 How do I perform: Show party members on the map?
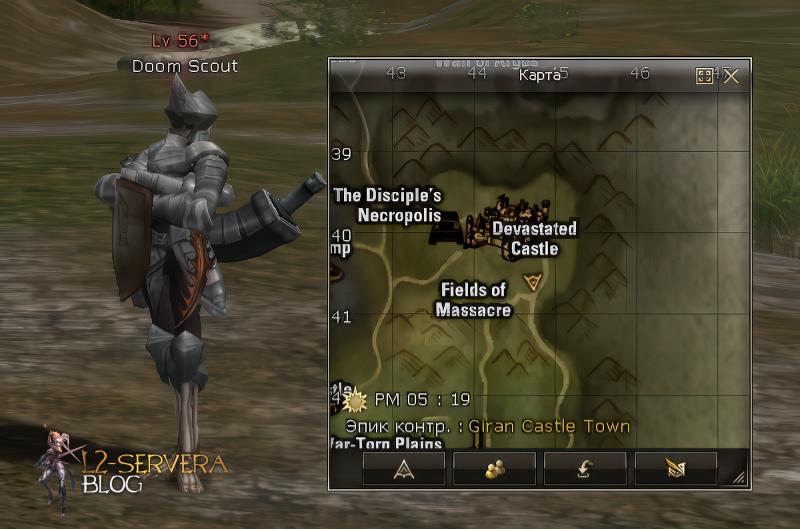pyautogui.click(x=494, y=468)
